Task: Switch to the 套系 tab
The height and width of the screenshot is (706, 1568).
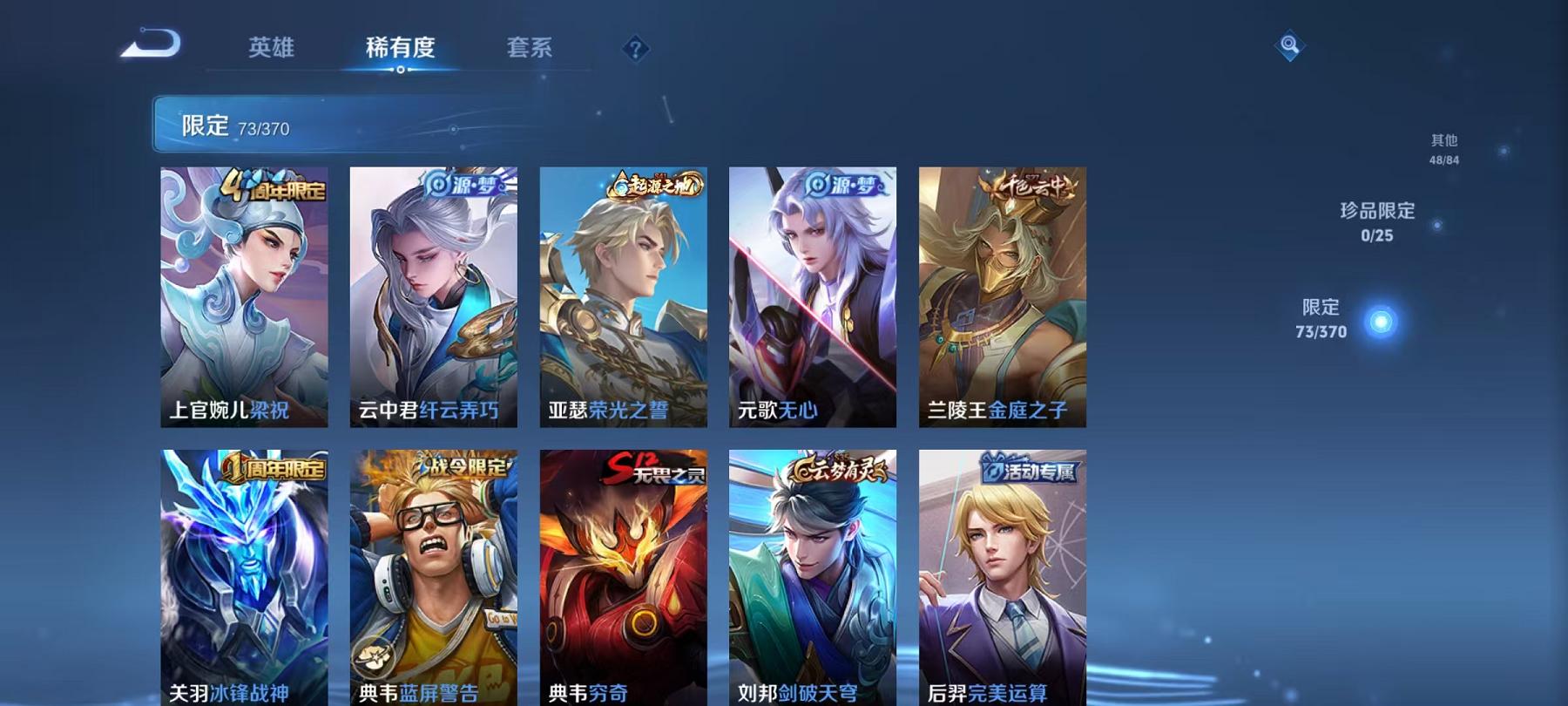Action: (x=530, y=48)
